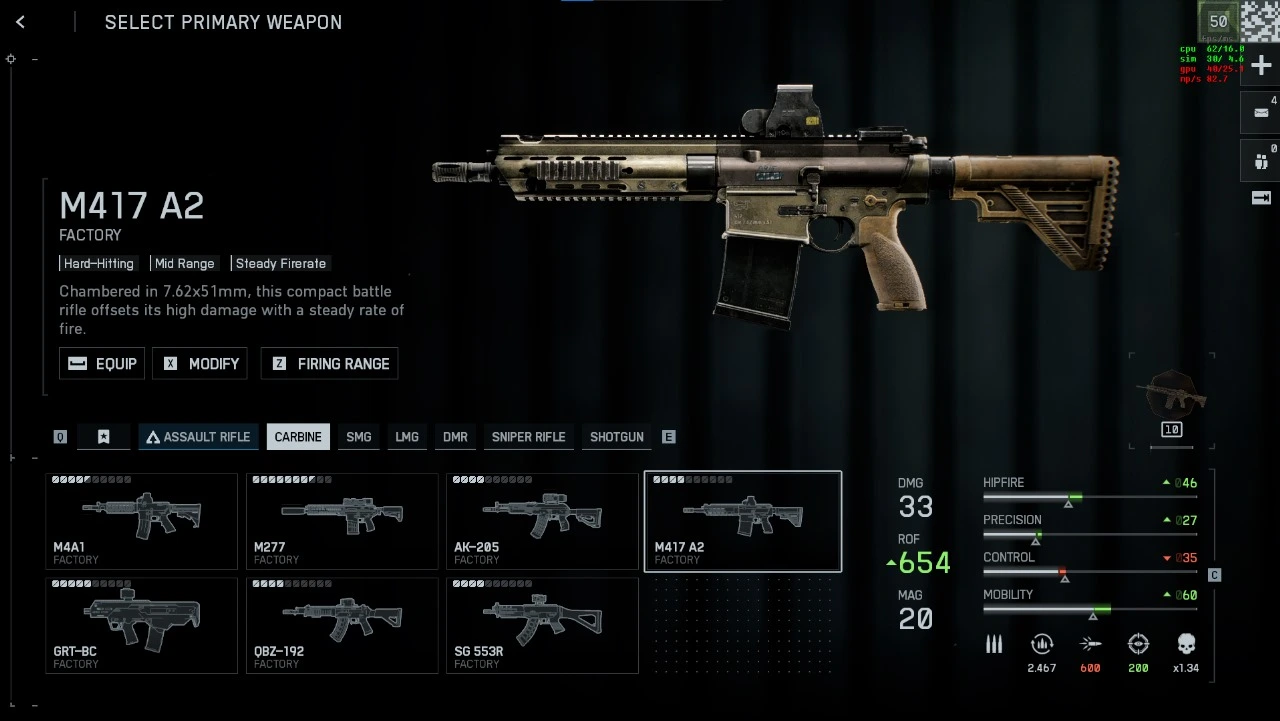Select the M4A1 weapon tile
The image size is (1280, 721).
(x=141, y=521)
